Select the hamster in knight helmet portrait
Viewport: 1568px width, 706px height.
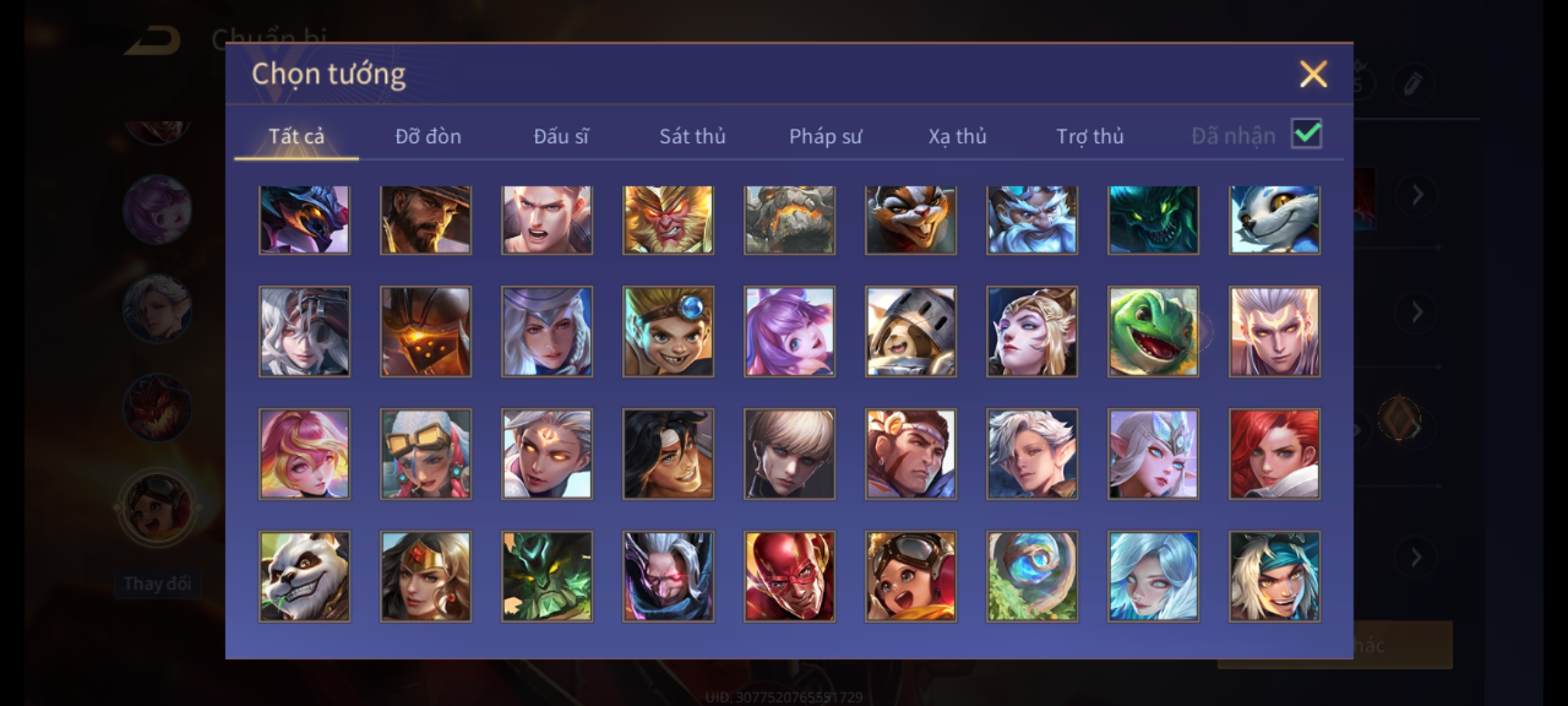pos(911,331)
